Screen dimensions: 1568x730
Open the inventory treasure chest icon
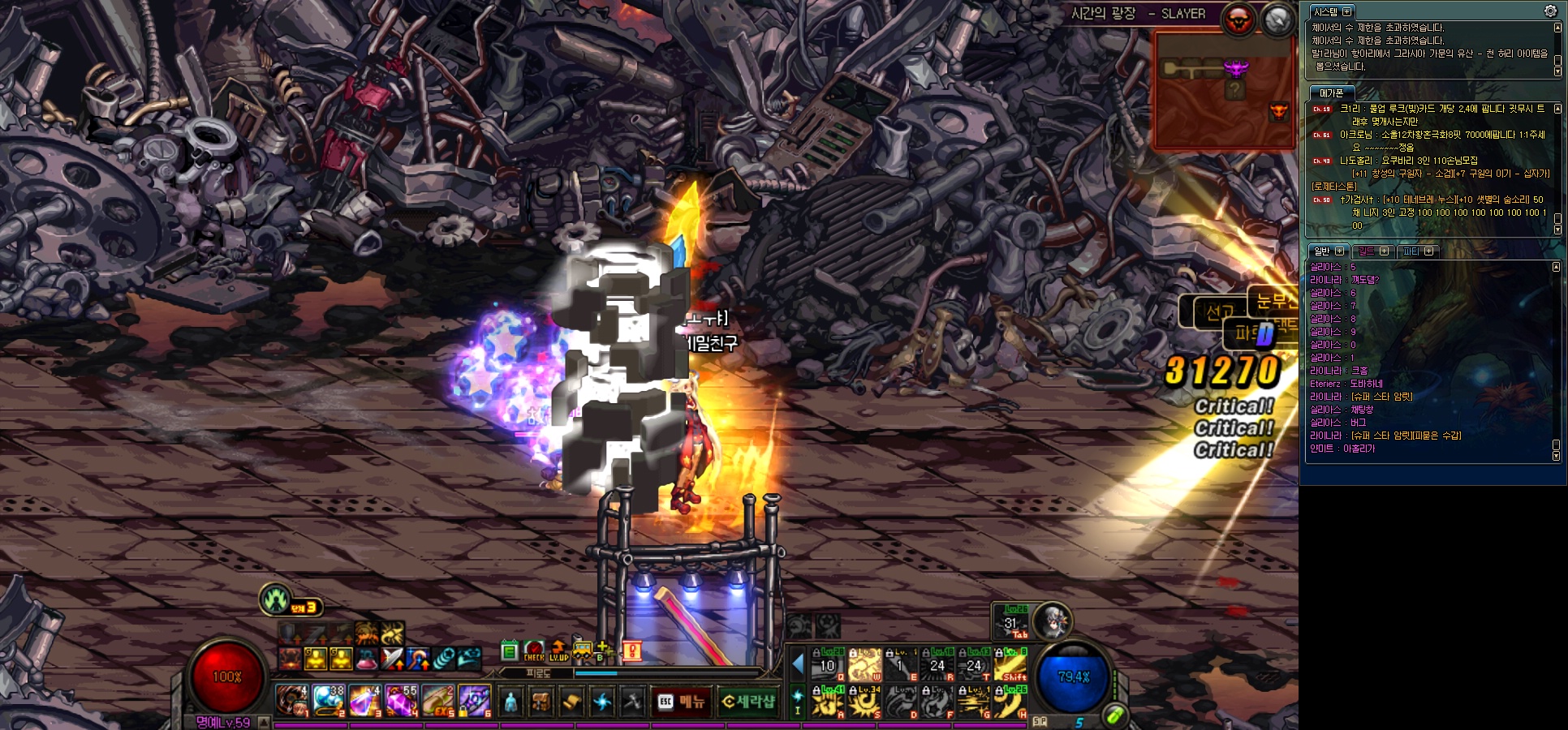point(541,702)
